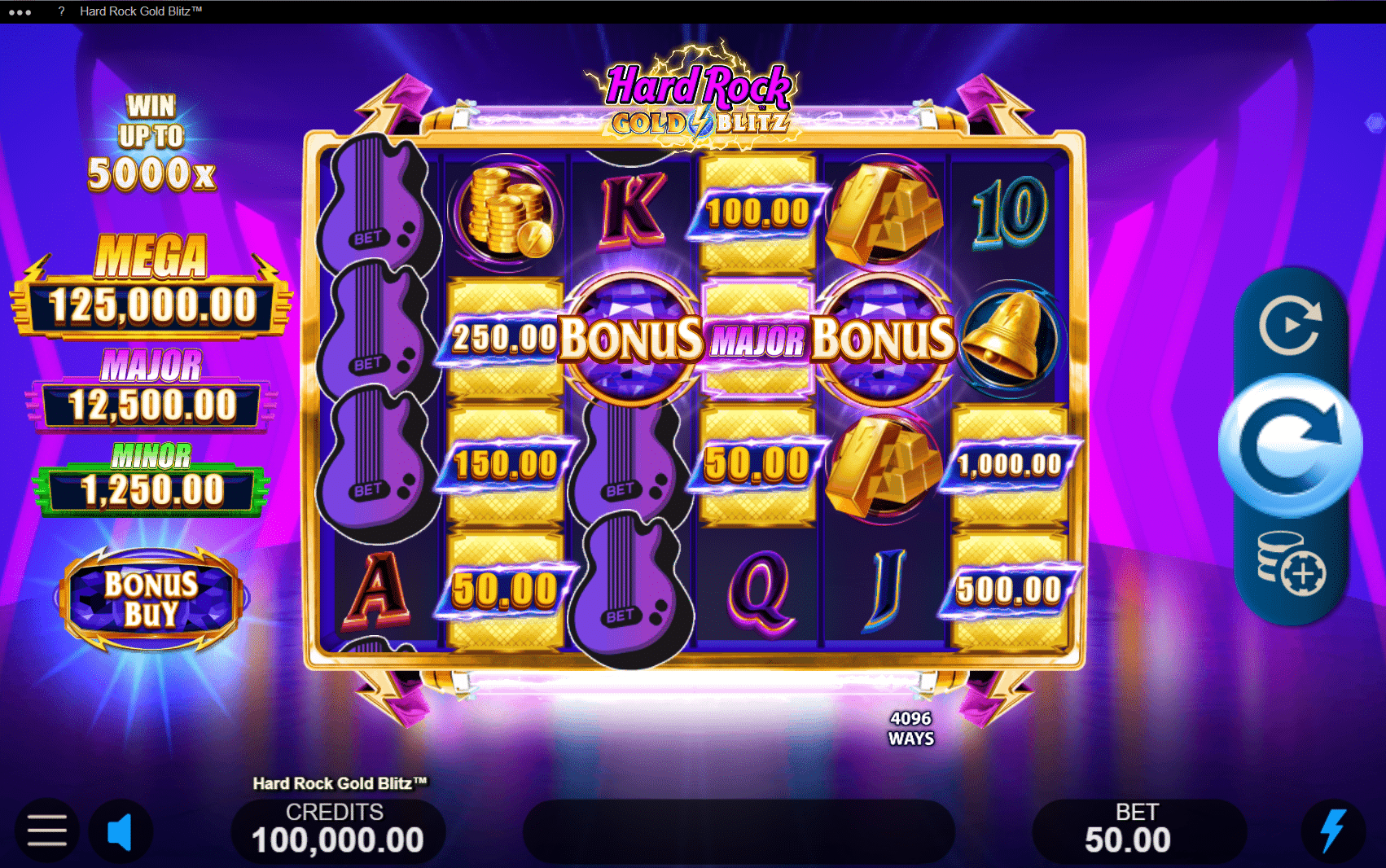Click the ellipsis menu in the title bar
This screenshot has width=1386, height=868.
(x=18, y=11)
